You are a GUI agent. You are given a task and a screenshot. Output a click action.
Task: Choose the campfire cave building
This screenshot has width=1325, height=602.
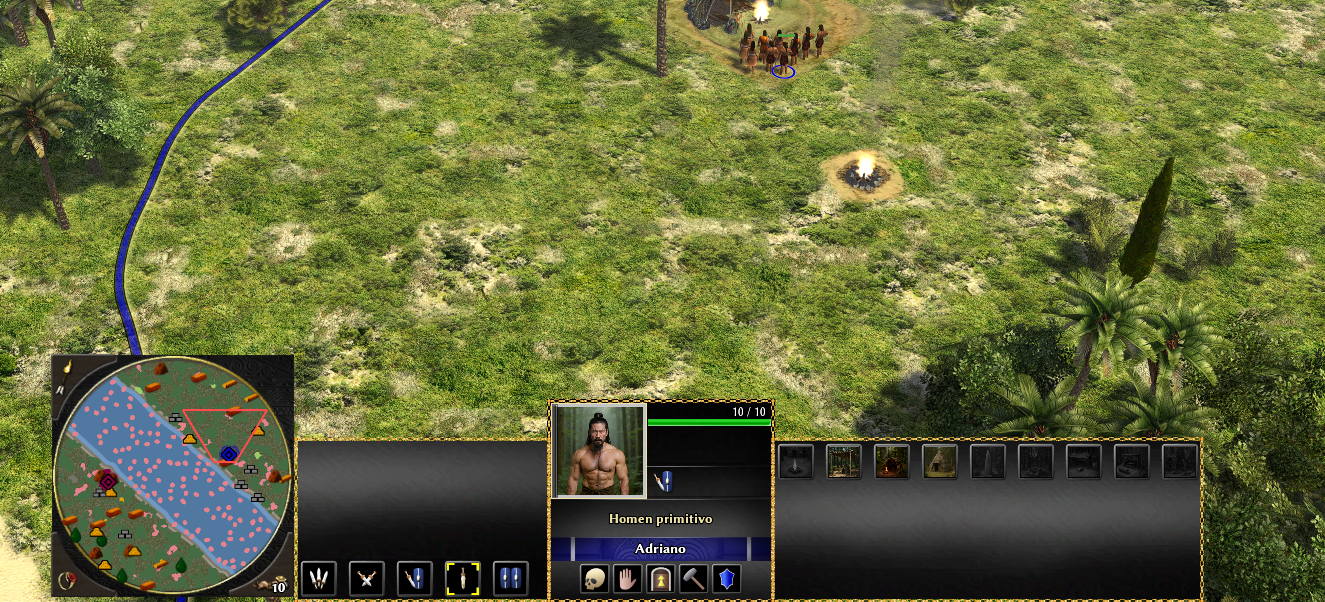pos(892,461)
